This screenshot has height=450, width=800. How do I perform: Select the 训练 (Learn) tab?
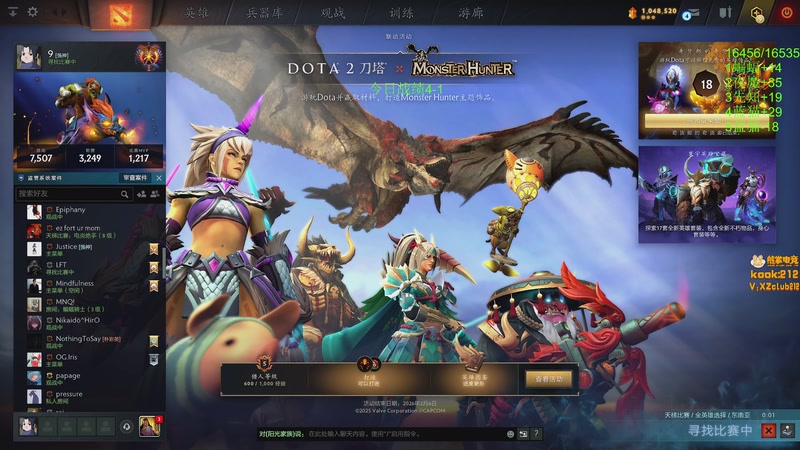(x=401, y=13)
